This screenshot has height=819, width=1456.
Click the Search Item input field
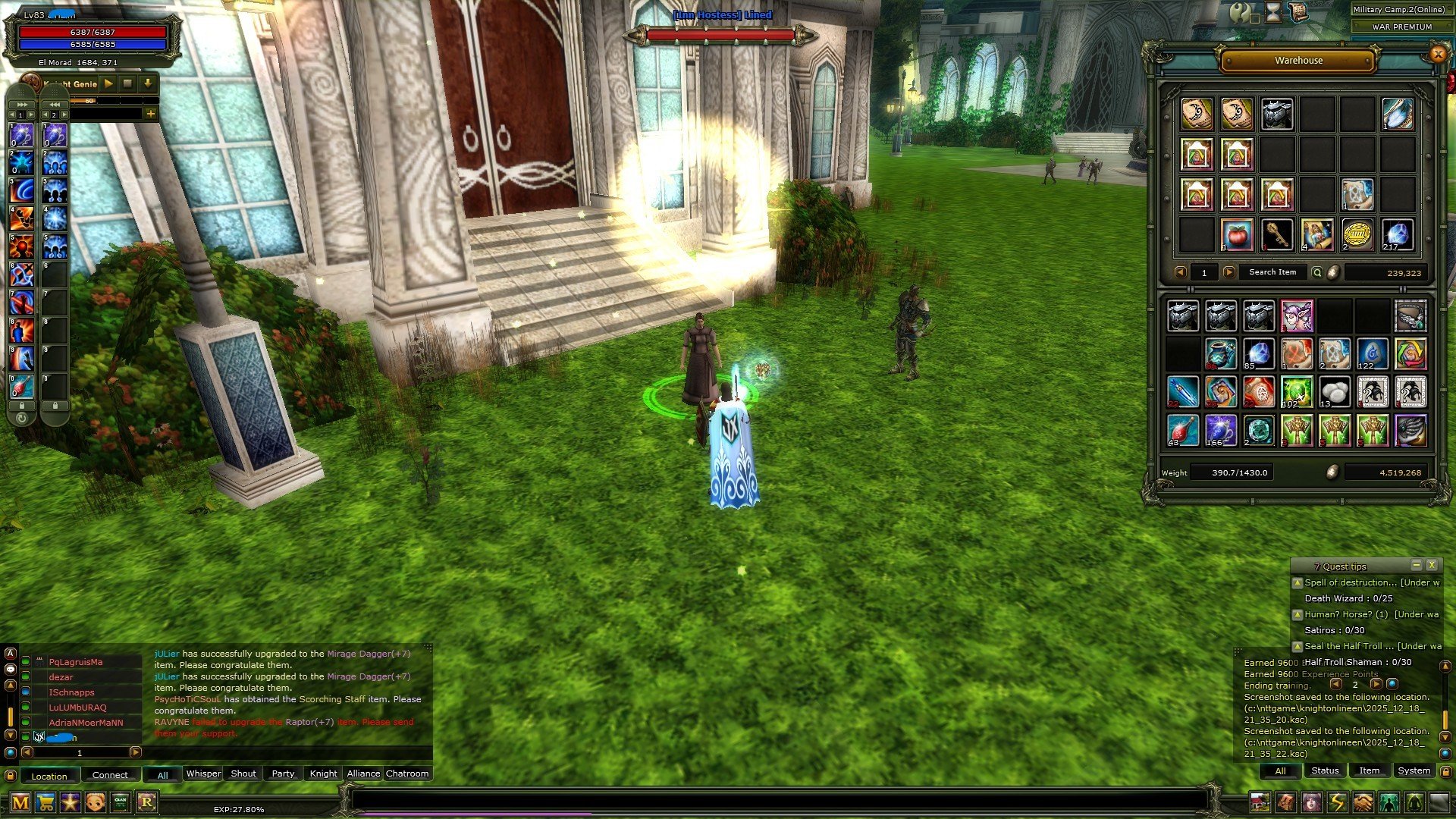[1273, 271]
